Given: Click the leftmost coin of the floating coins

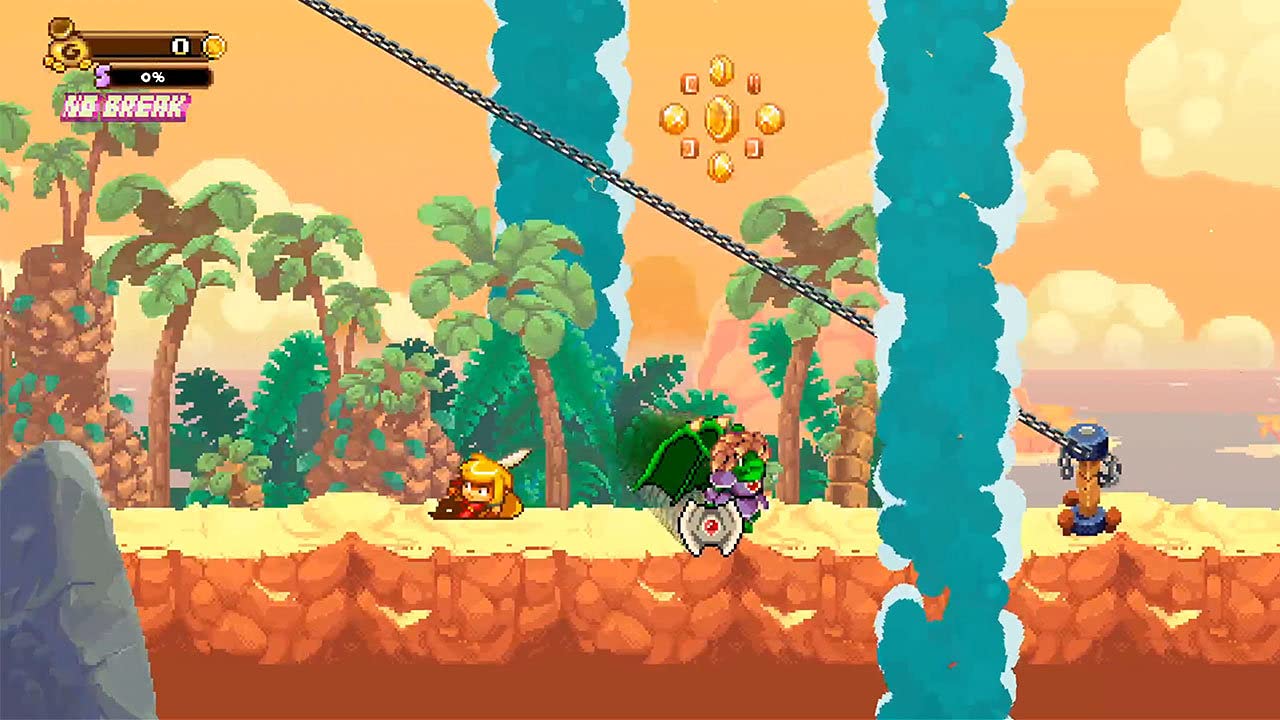Looking at the screenshot, I should click(x=673, y=117).
